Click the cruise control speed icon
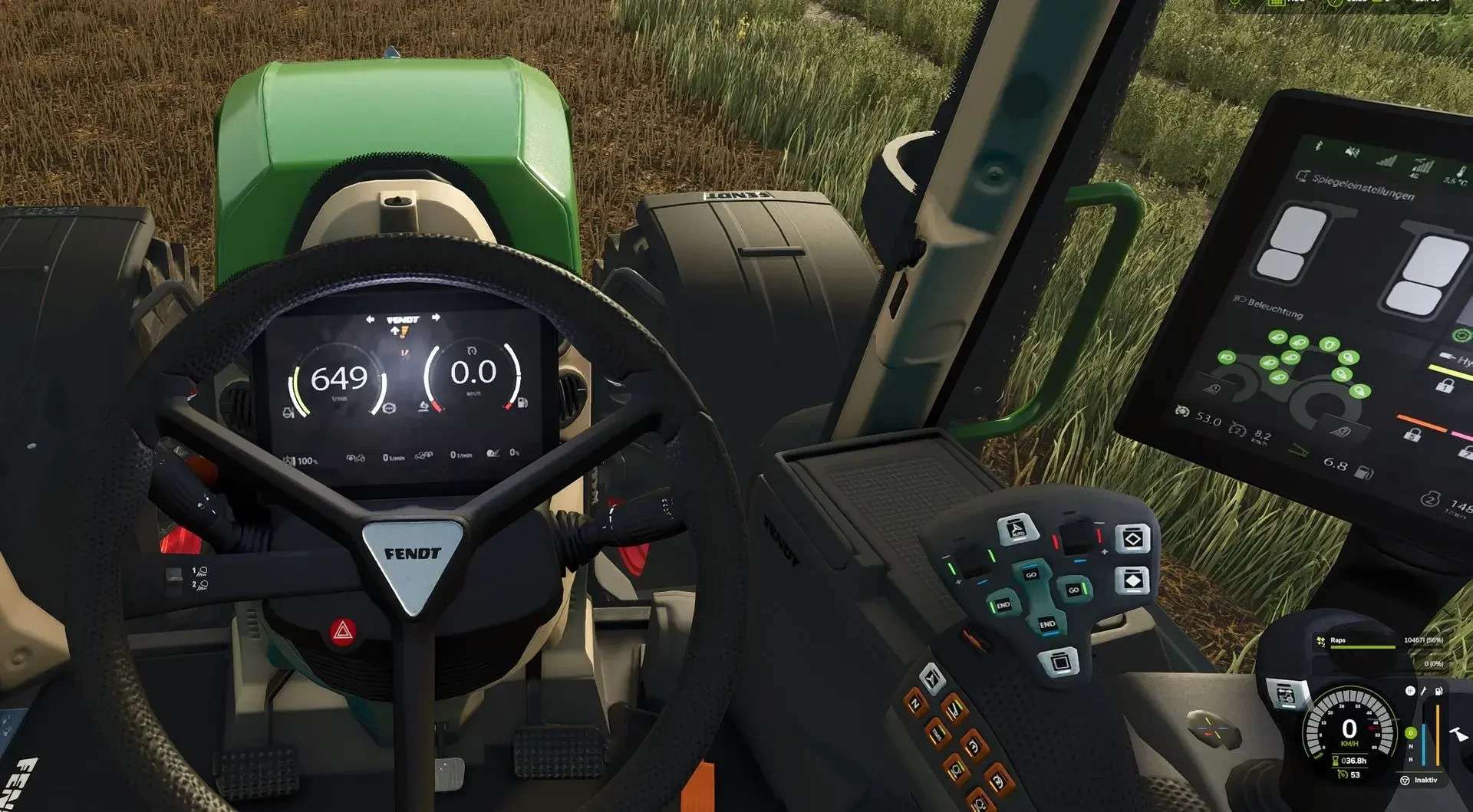 pyautogui.click(x=1342, y=775)
